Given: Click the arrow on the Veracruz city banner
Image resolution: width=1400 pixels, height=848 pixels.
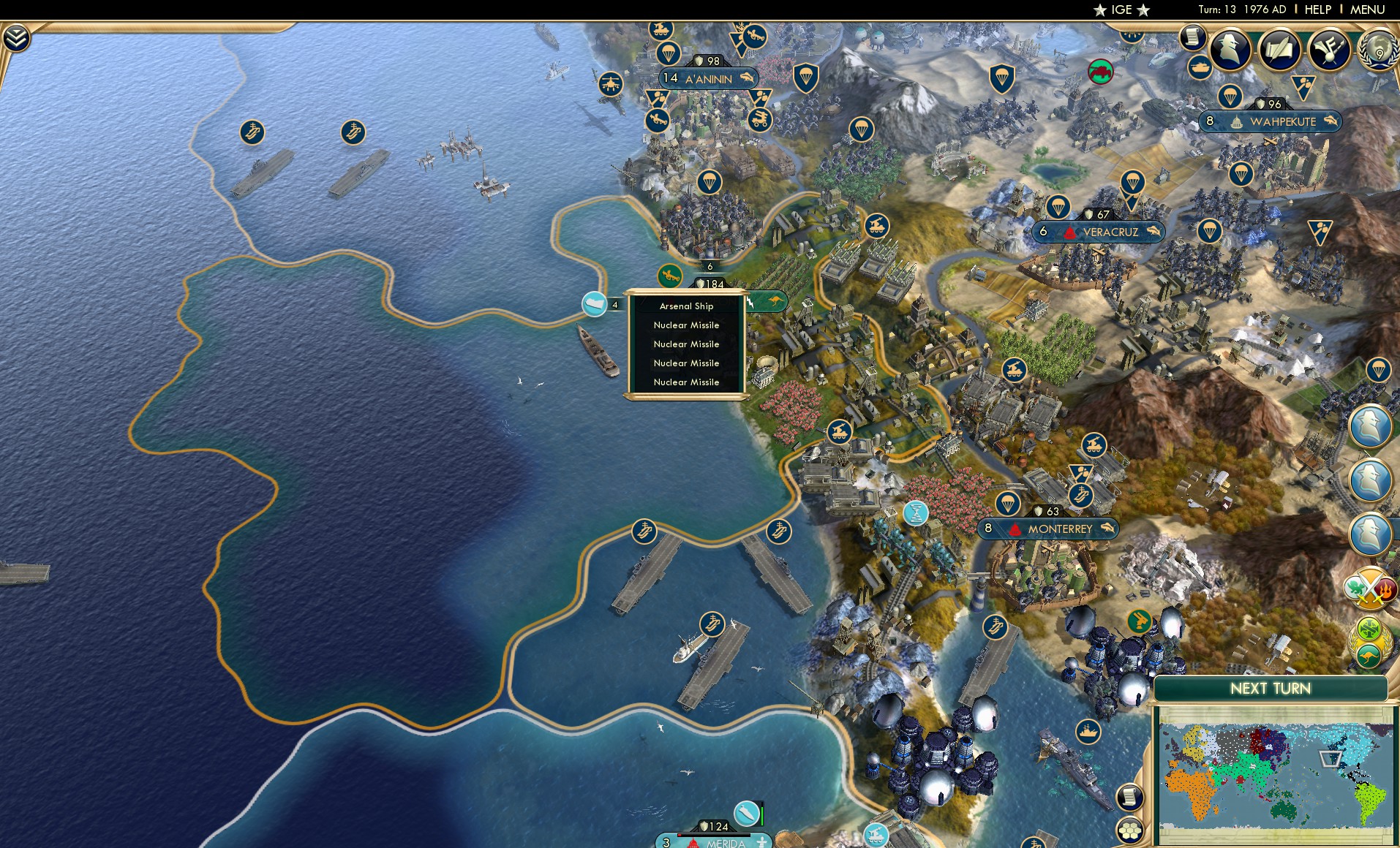Looking at the screenshot, I should point(1153,232).
